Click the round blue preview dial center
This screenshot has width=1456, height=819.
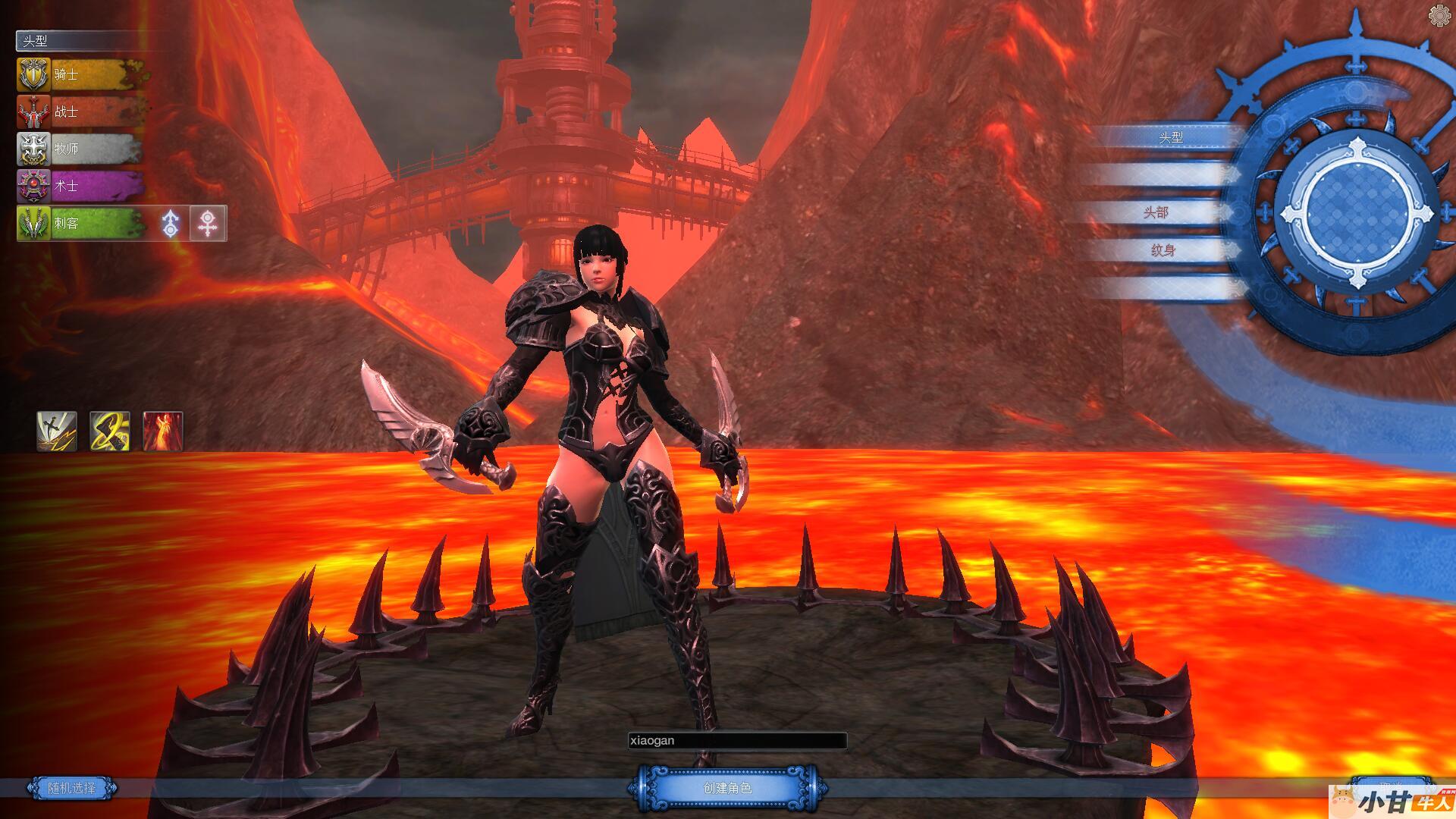pos(1356,213)
